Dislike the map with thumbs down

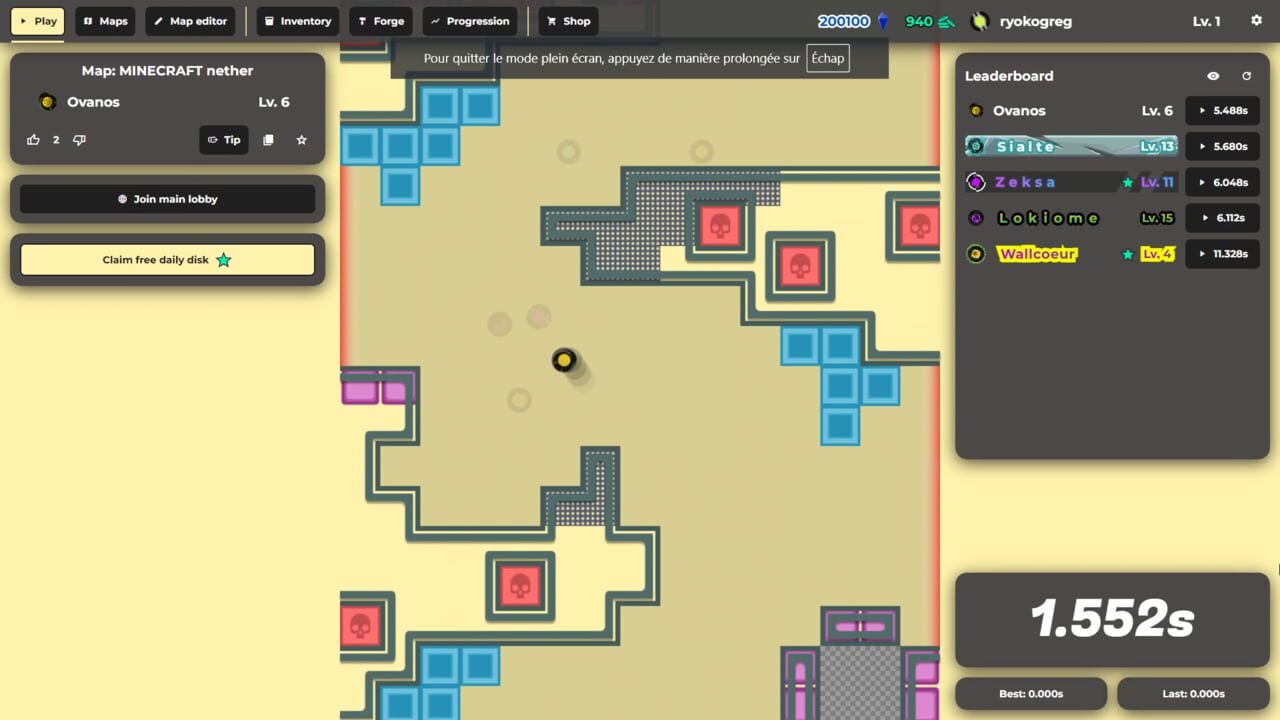(x=79, y=139)
